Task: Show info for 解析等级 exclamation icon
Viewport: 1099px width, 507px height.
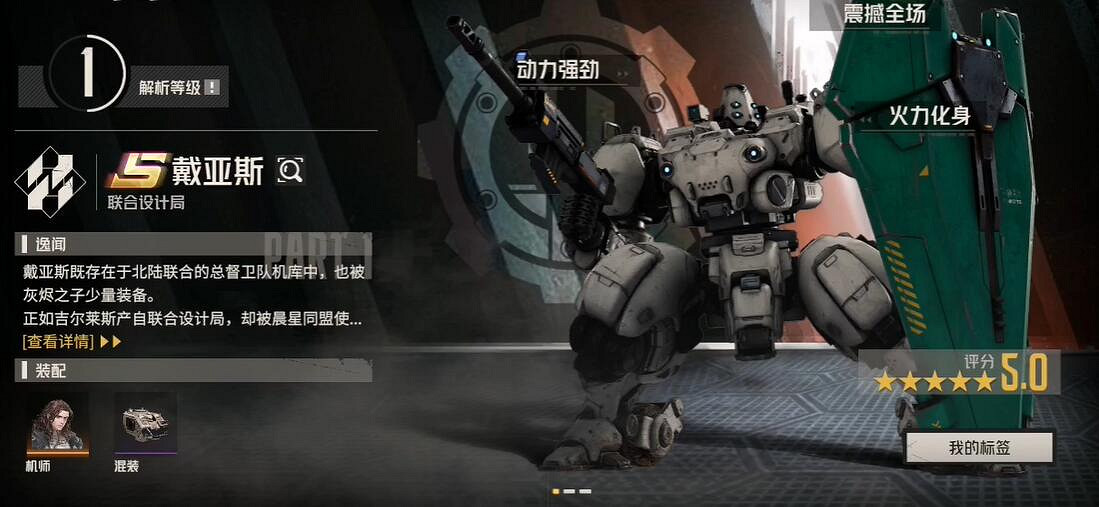Action: [212, 88]
